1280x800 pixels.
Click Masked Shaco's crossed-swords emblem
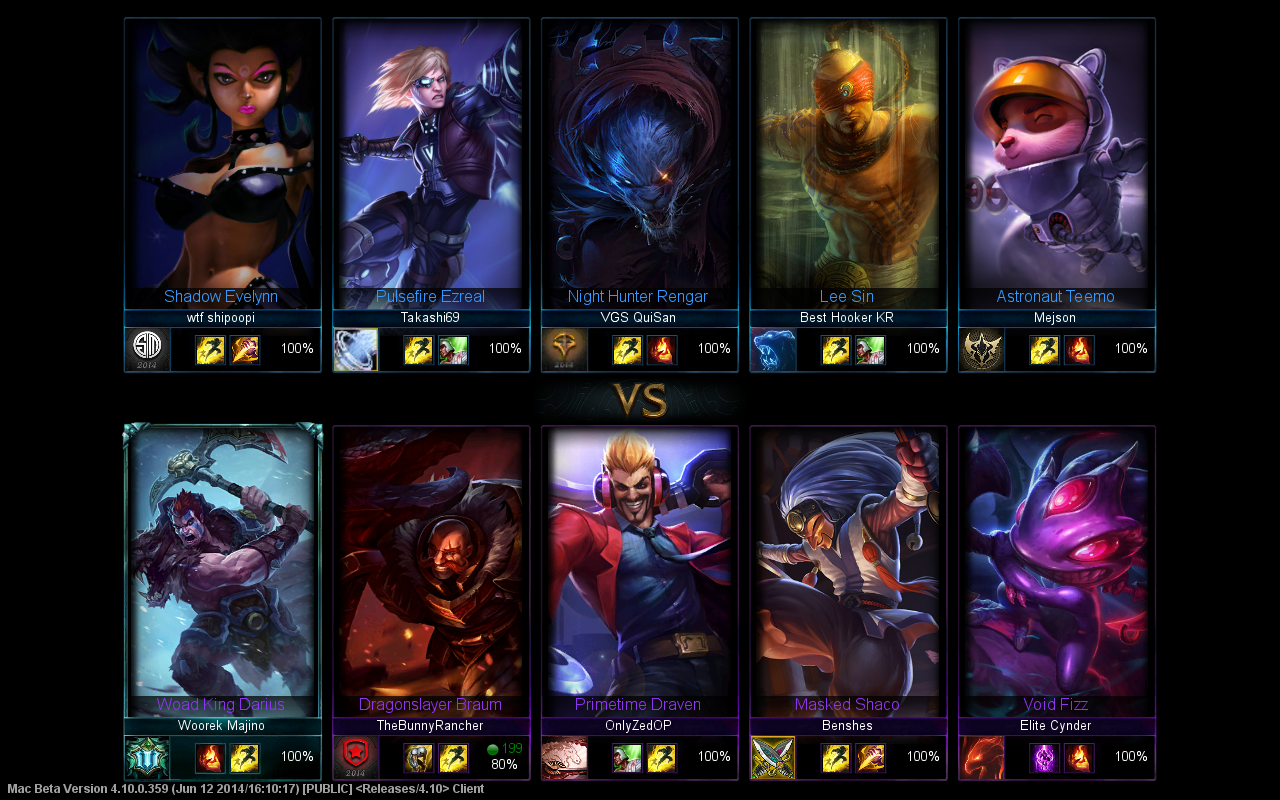point(772,757)
